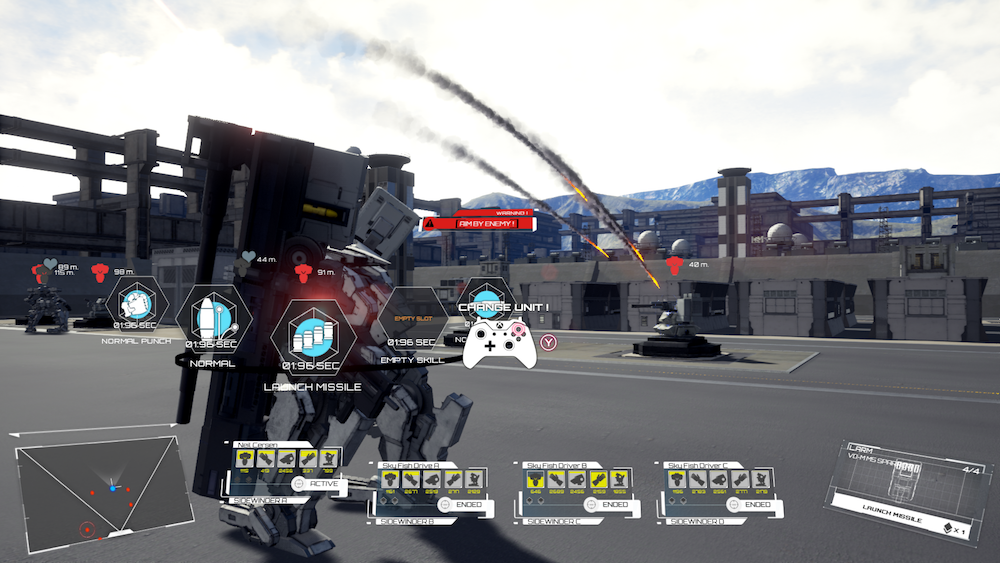Image resolution: width=1000 pixels, height=563 pixels.
Task: Click the ENDED status button on Sidewinder C
Action: point(607,505)
